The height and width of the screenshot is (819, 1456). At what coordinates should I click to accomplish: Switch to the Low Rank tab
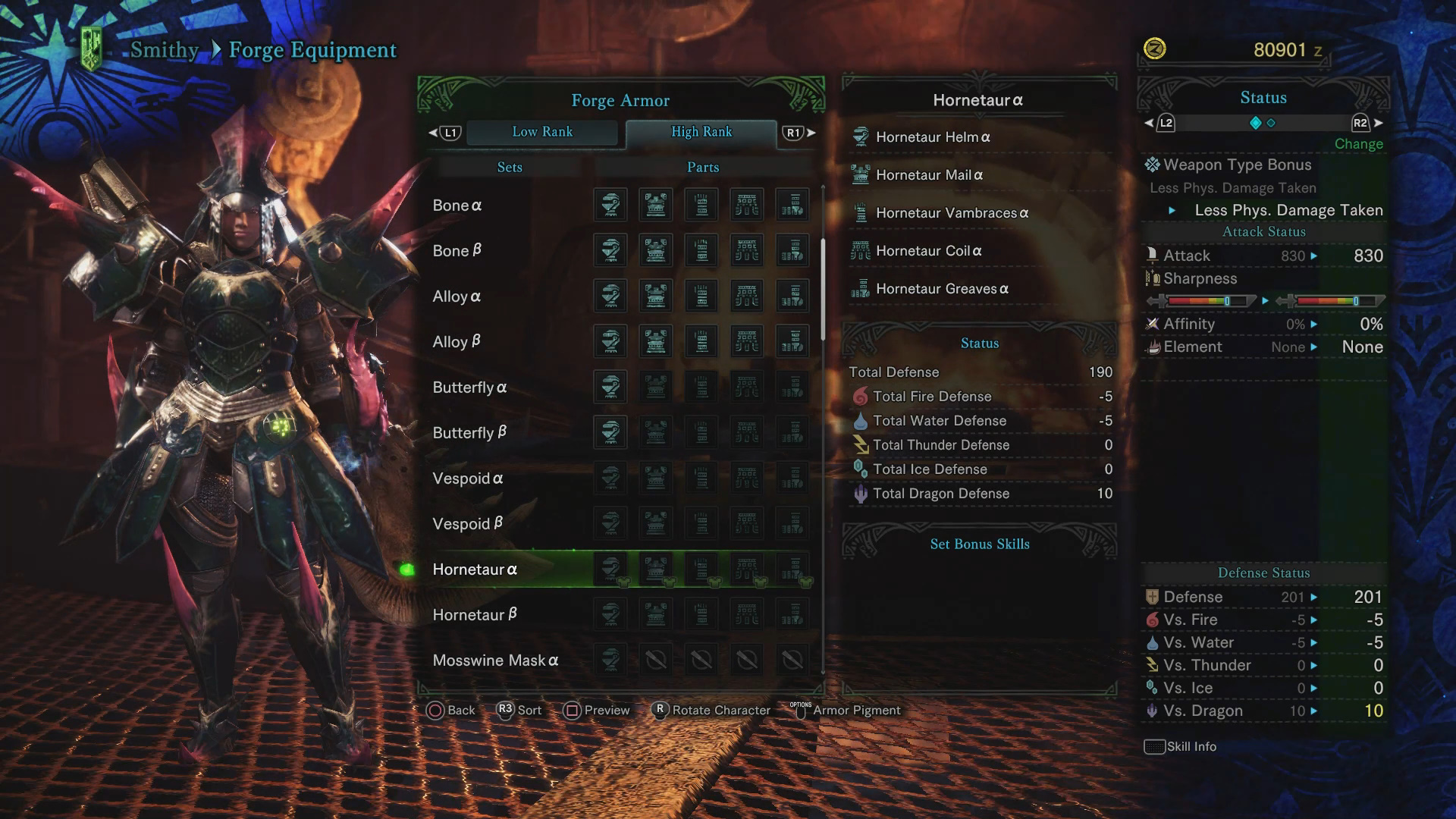(543, 132)
